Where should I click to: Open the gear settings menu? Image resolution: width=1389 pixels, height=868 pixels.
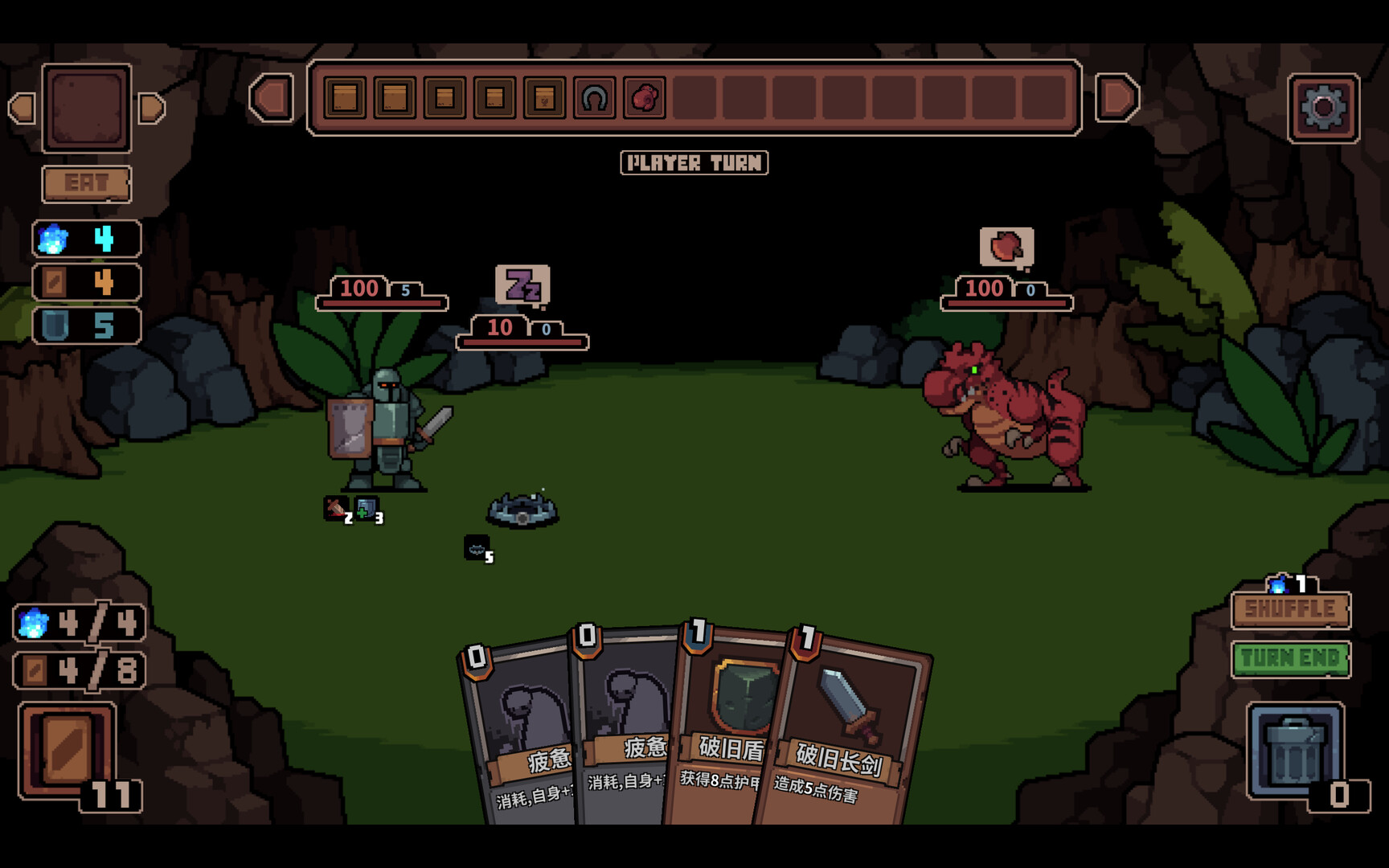tap(1323, 108)
